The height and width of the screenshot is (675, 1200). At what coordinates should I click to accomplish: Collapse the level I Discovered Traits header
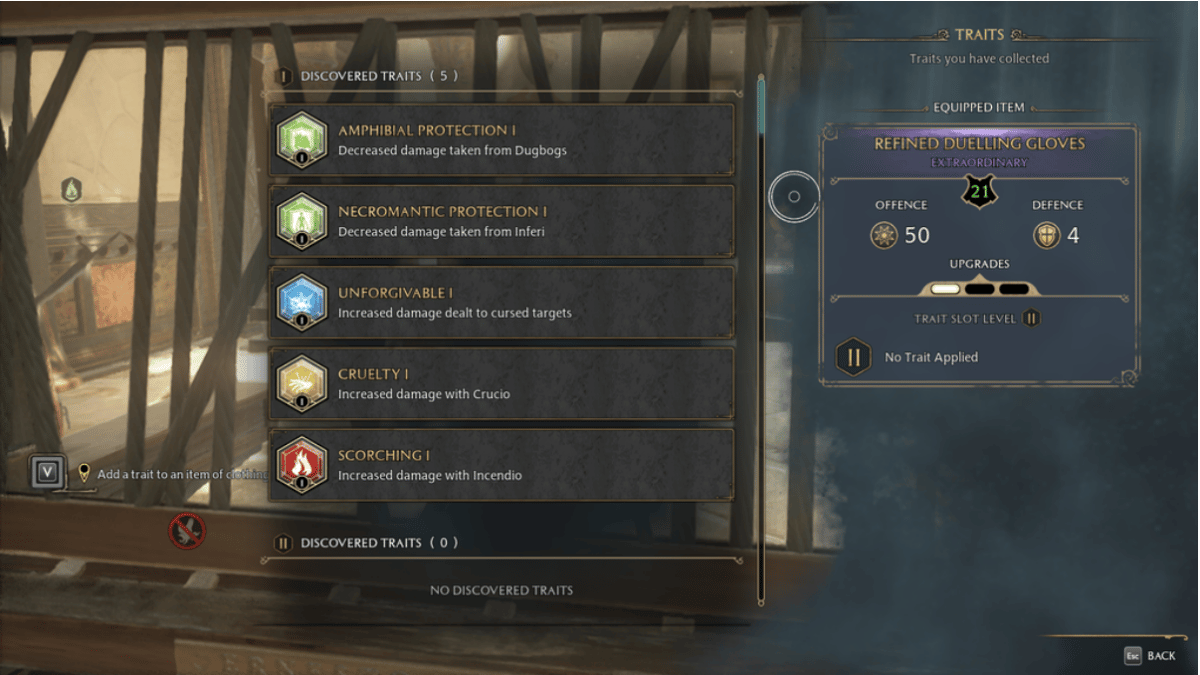[x=368, y=76]
